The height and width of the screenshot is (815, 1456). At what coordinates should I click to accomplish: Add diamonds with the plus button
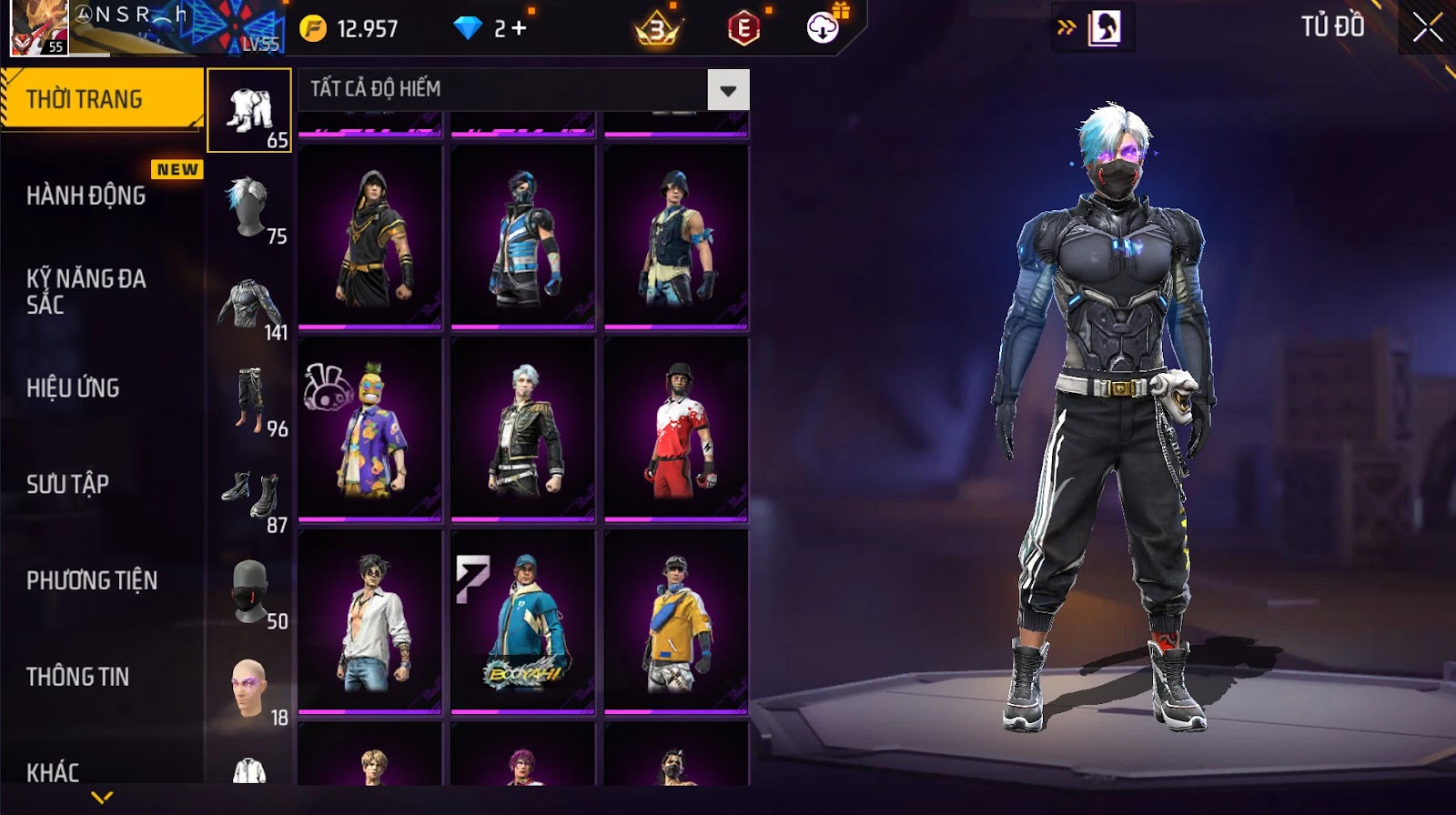[519, 28]
